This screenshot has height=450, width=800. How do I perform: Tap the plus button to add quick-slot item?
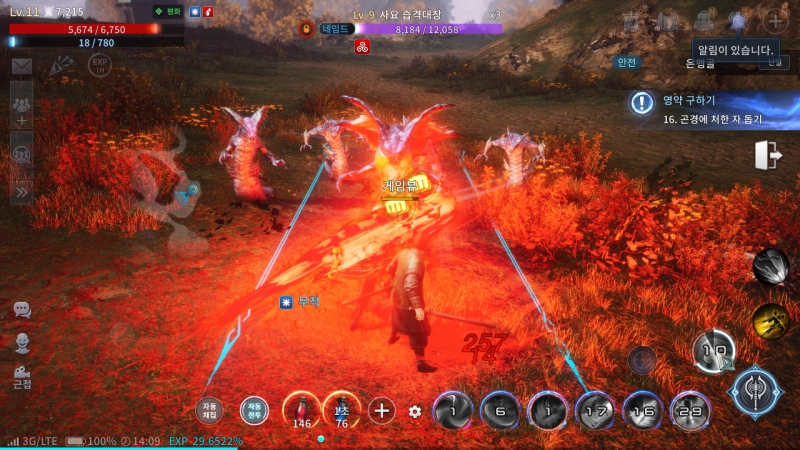coord(382,409)
